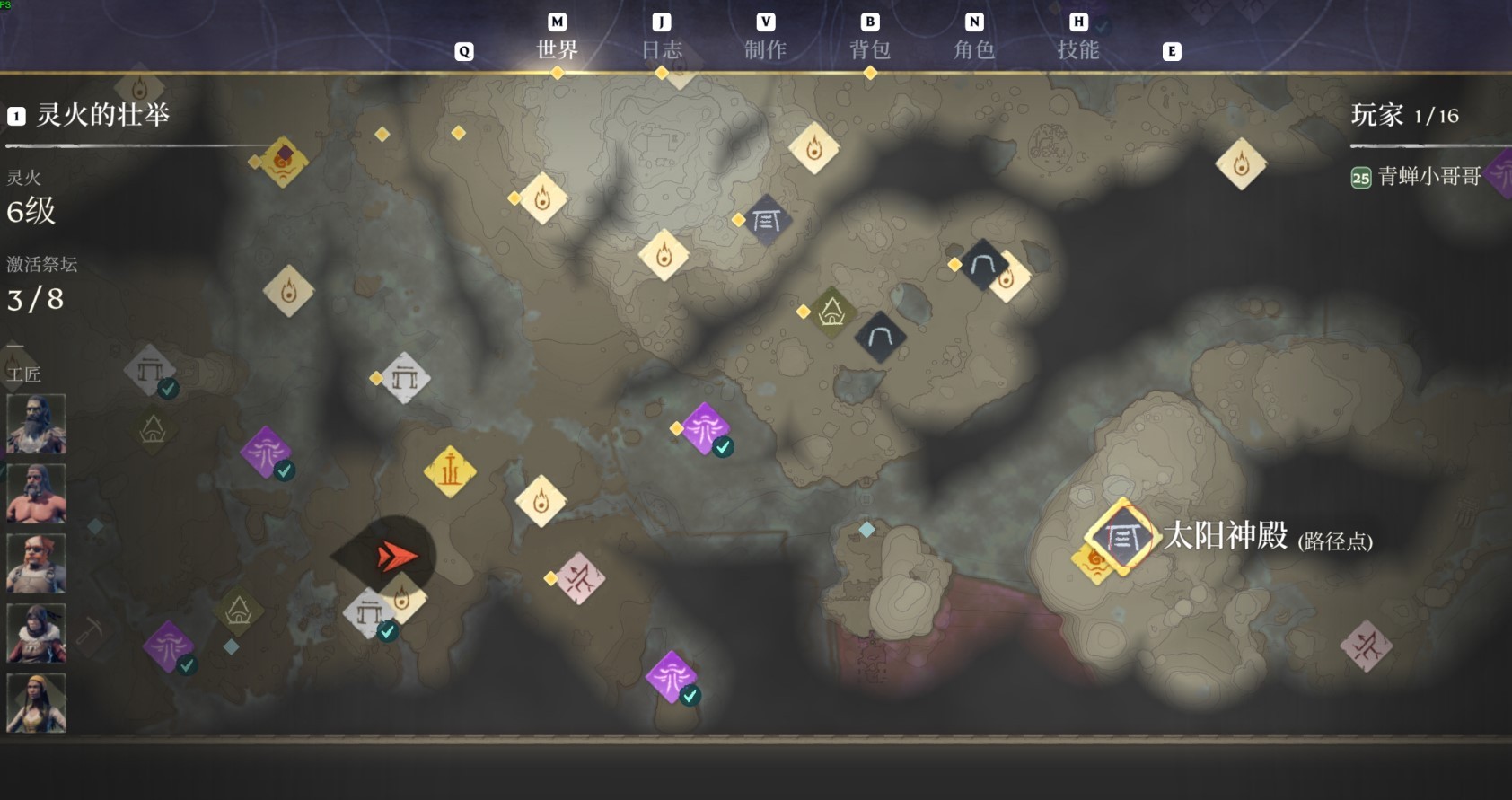Open the 灵火的壮举 quest tracker
This screenshot has height=800, width=1512.
point(102,115)
